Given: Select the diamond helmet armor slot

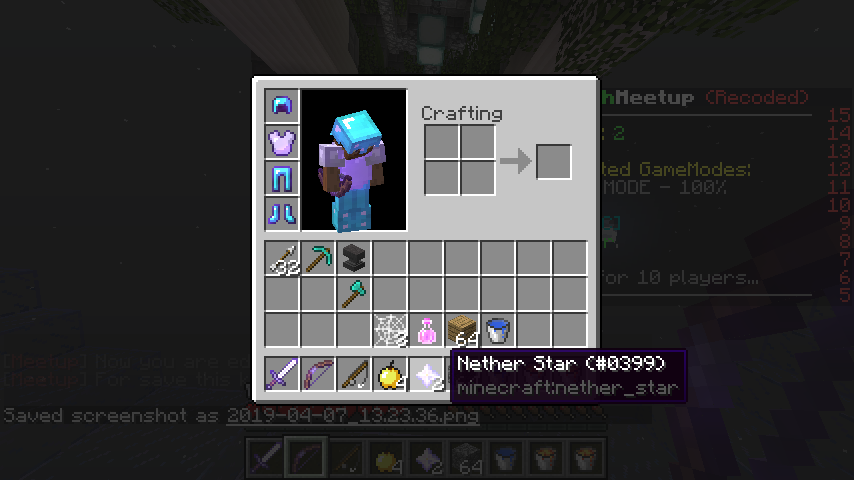Looking at the screenshot, I should pos(282,106).
